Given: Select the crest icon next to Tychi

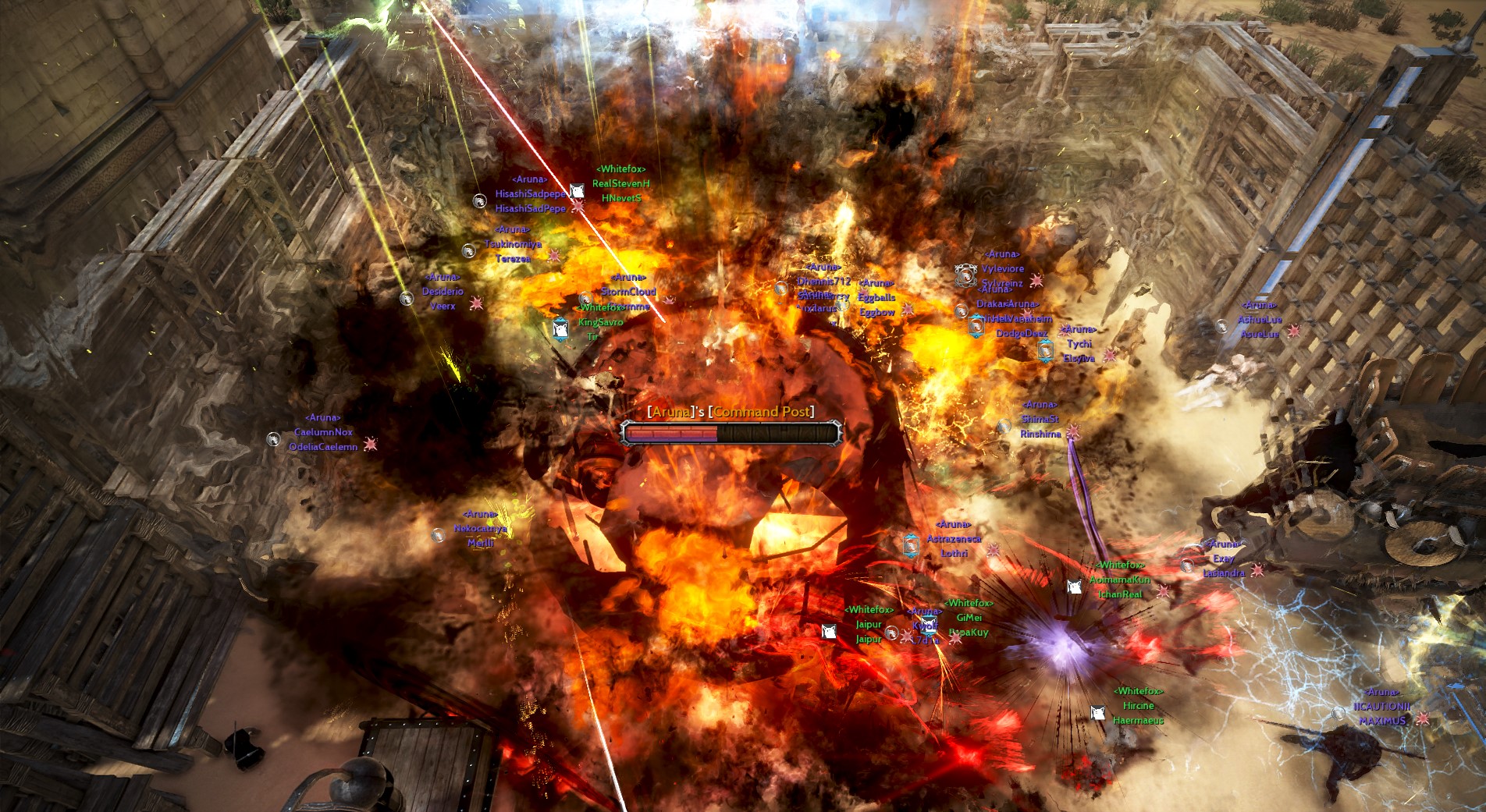Looking at the screenshot, I should (1045, 352).
